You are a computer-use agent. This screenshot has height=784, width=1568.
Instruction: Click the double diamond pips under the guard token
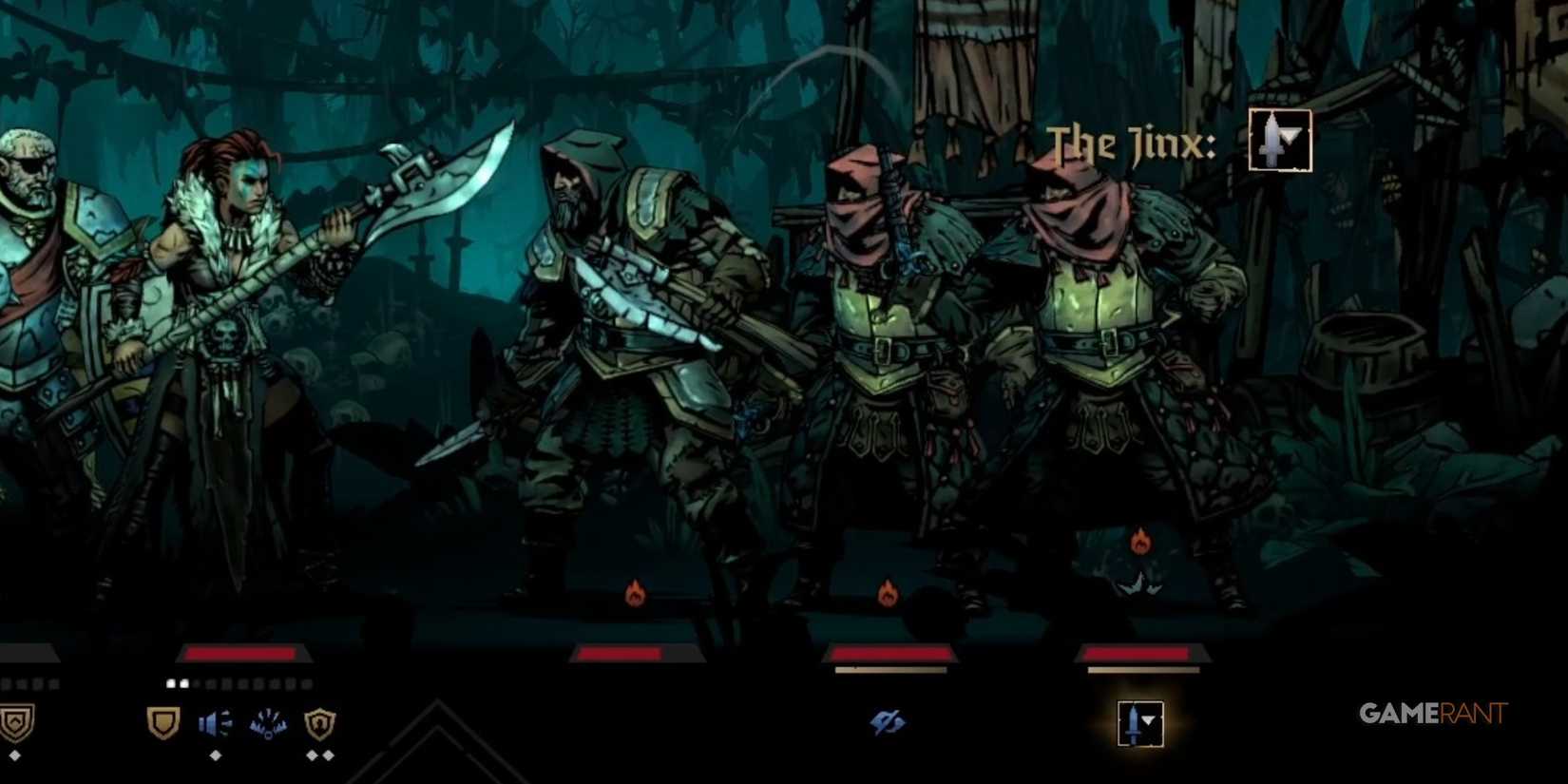click(318, 755)
